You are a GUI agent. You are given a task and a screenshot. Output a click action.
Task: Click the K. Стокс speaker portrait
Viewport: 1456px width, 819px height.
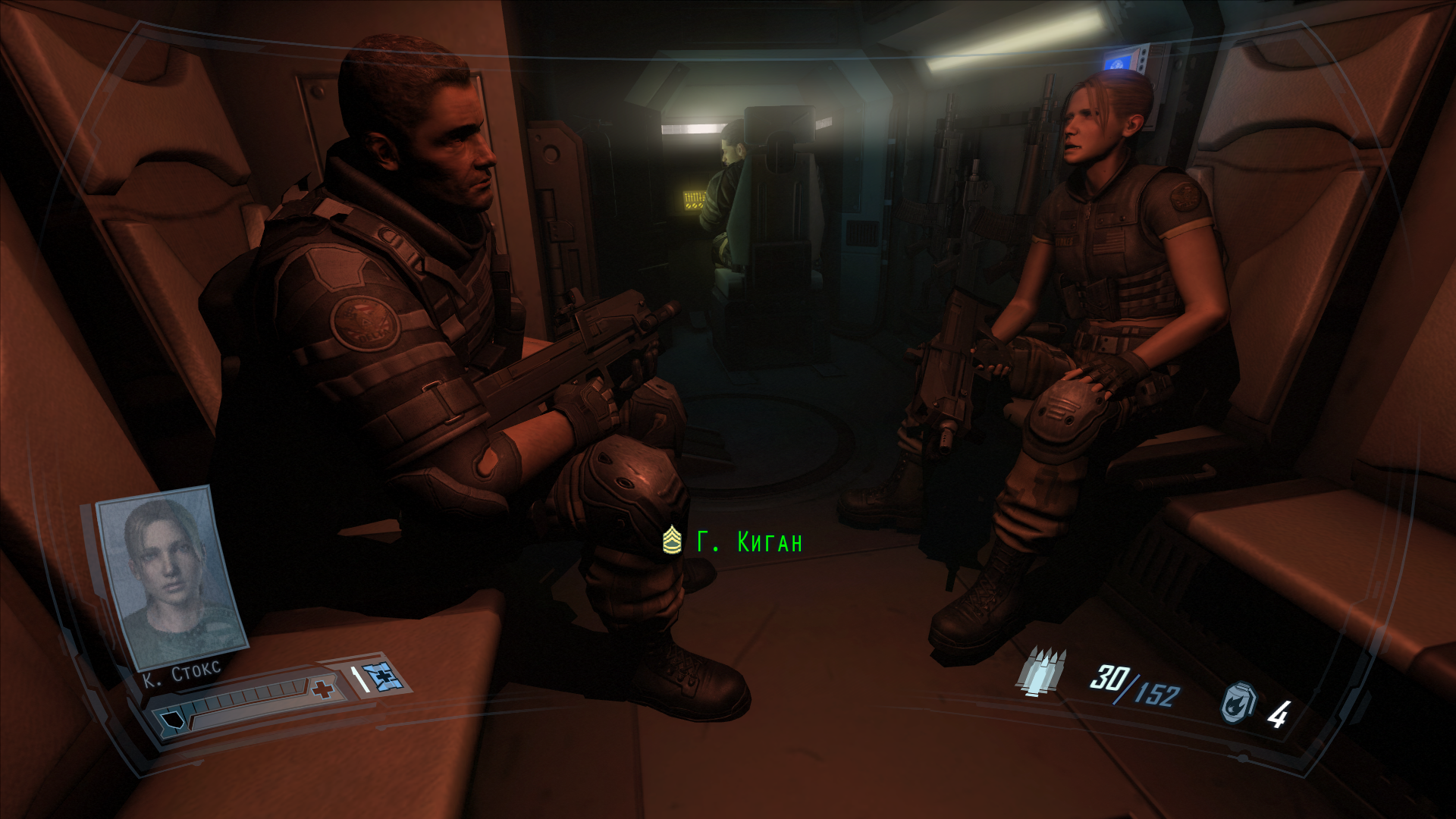click(x=171, y=578)
